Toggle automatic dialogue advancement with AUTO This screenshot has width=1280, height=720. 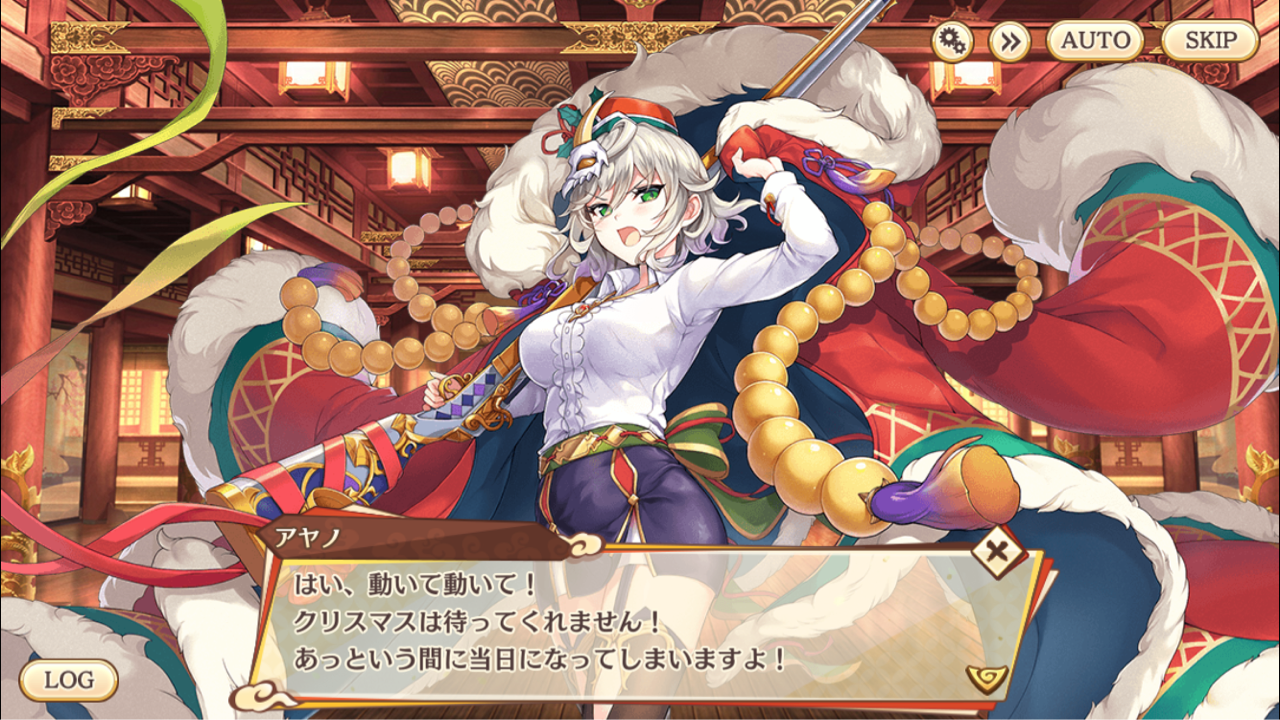[x=1096, y=40]
